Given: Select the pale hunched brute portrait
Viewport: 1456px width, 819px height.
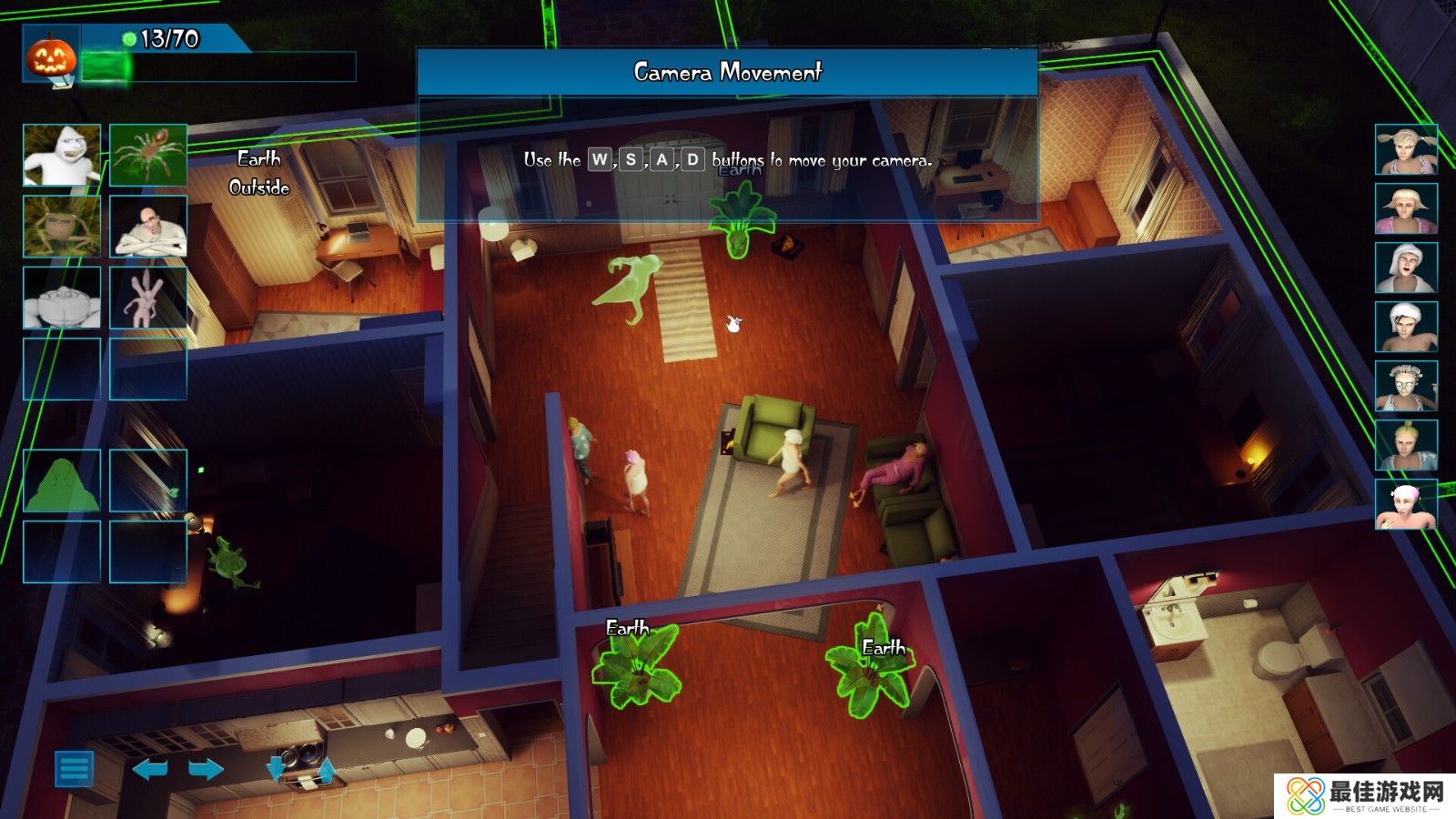Looking at the screenshot, I should click(62, 298).
